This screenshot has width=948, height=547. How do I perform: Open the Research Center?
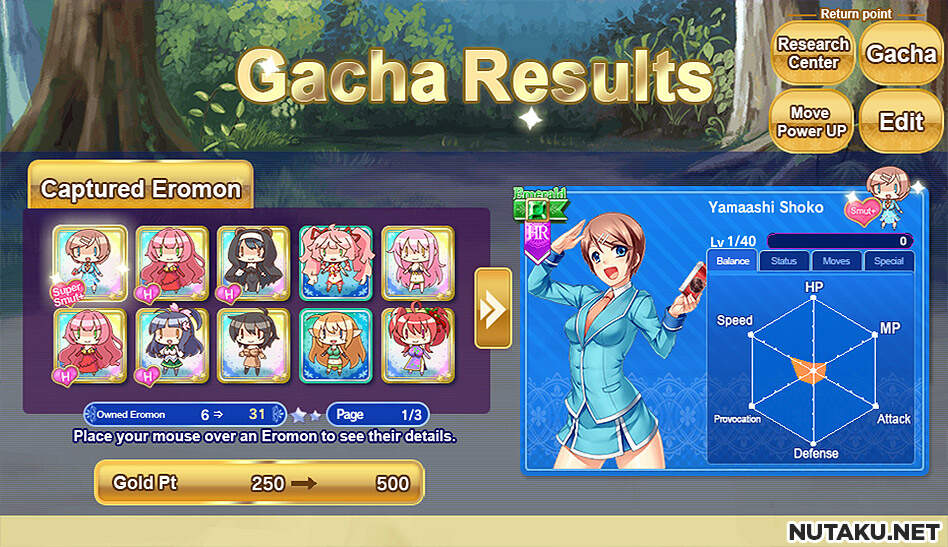tap(813, 54)
